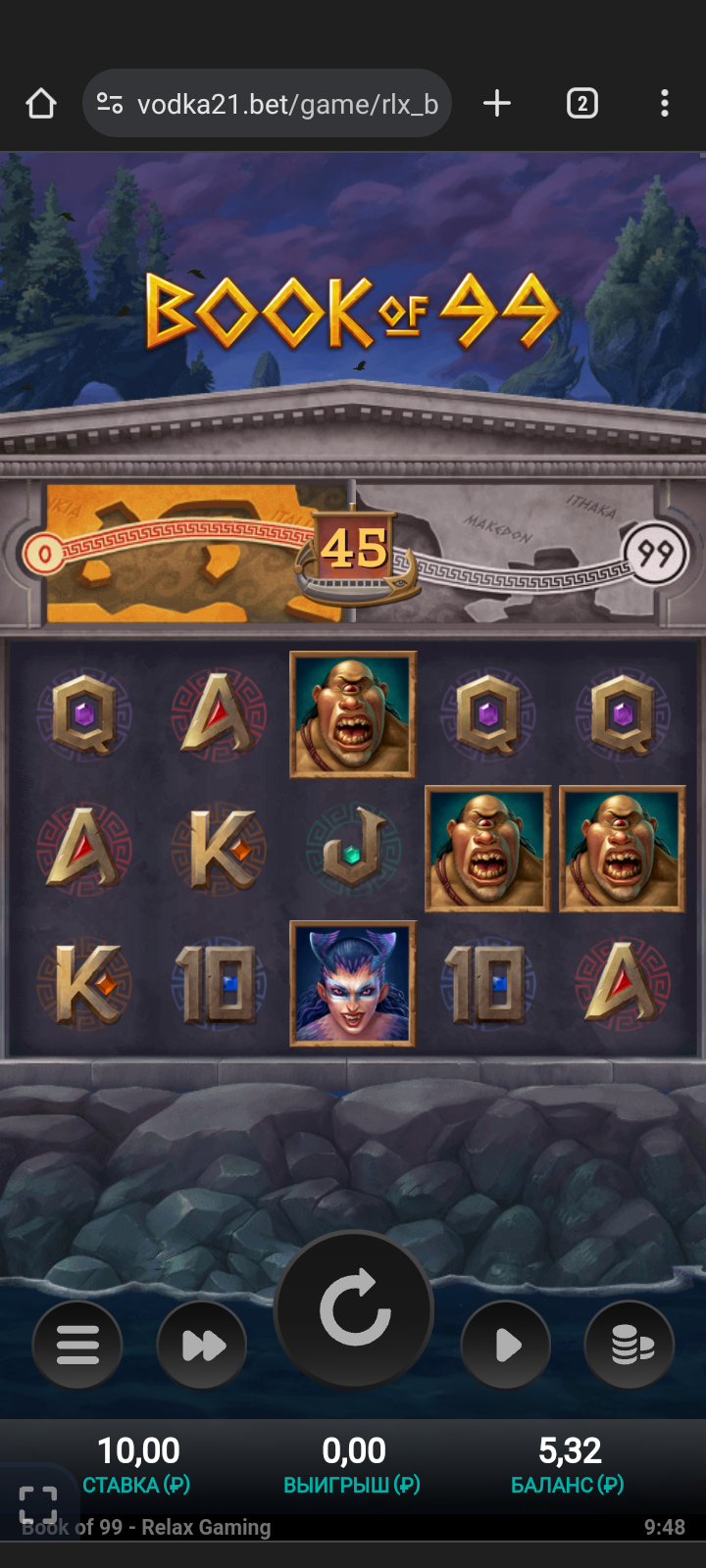
Task: Toggle fullscreen with the corner brackets icon
Action: coord(38,1504)
